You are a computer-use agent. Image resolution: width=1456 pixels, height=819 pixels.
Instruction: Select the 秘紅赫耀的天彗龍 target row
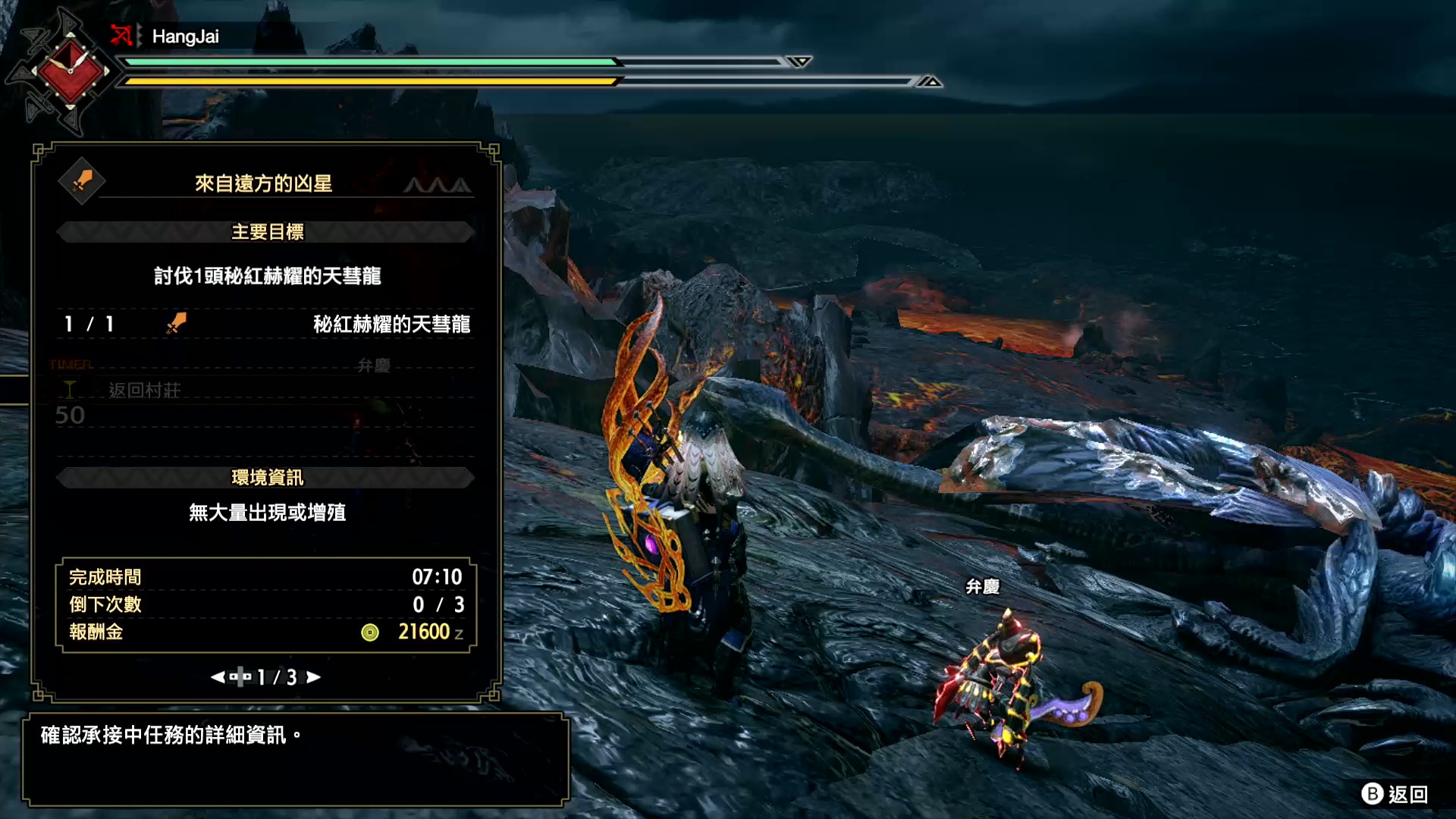click(x=265, y=325)
